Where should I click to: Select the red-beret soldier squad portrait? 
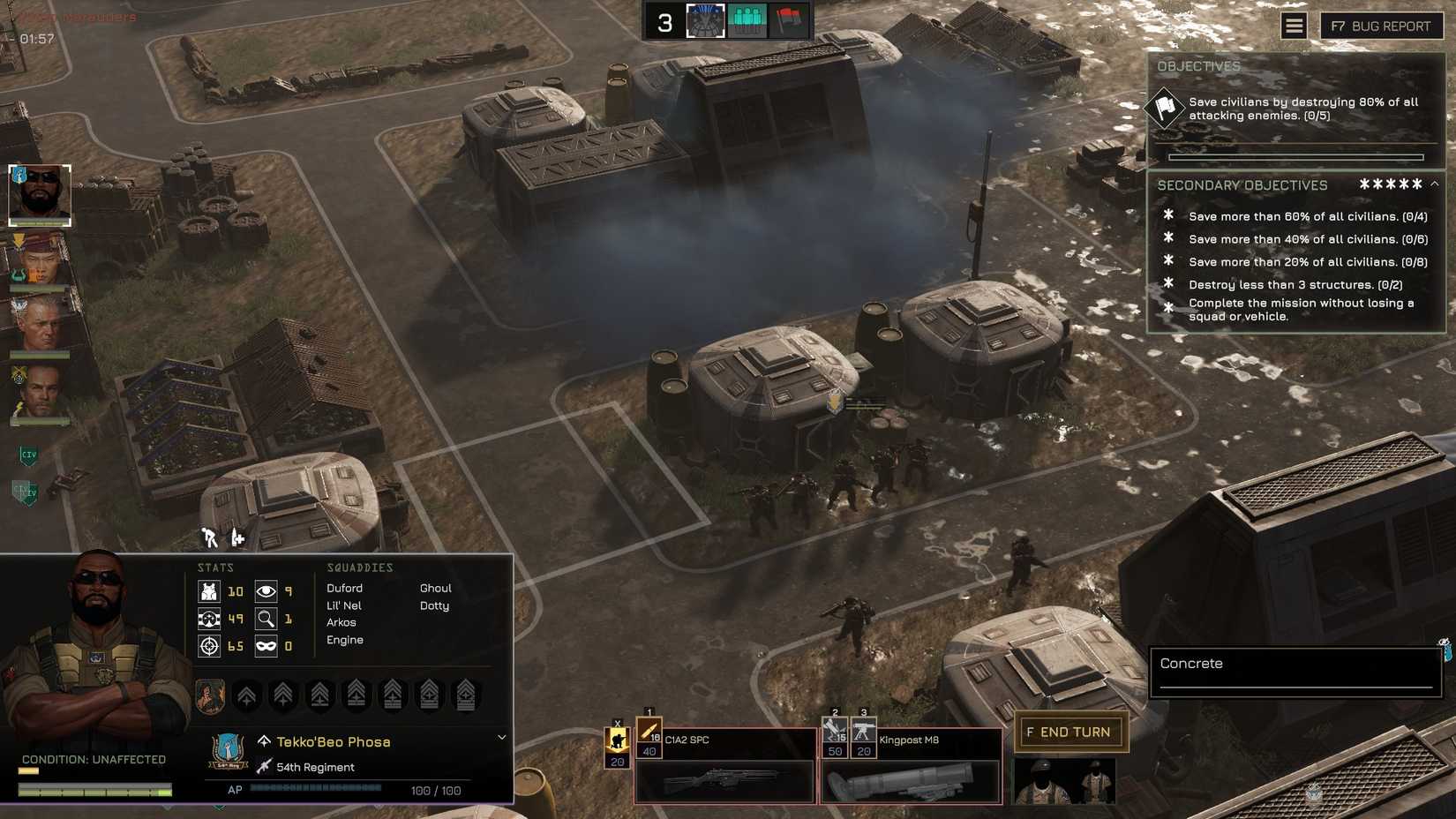tap(40, 262)
